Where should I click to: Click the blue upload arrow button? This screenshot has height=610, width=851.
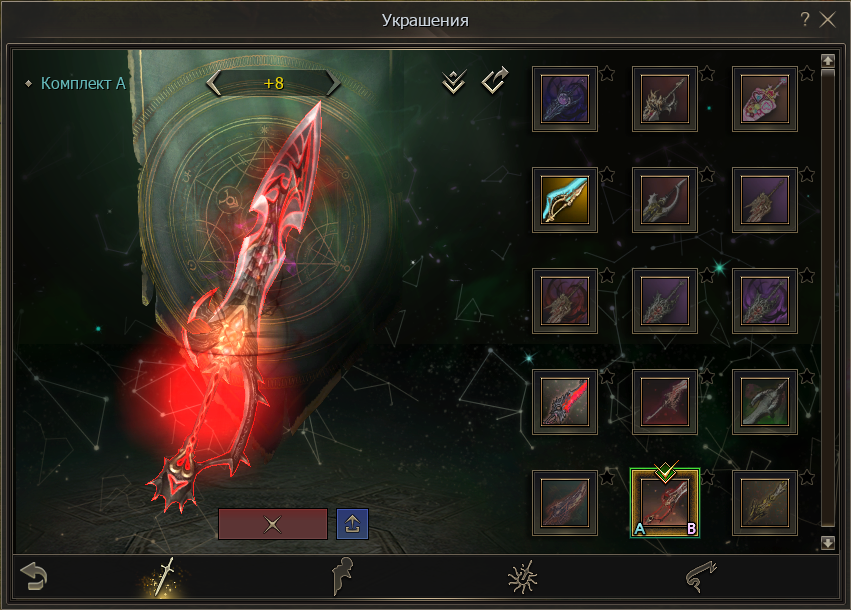coord(352,523)
